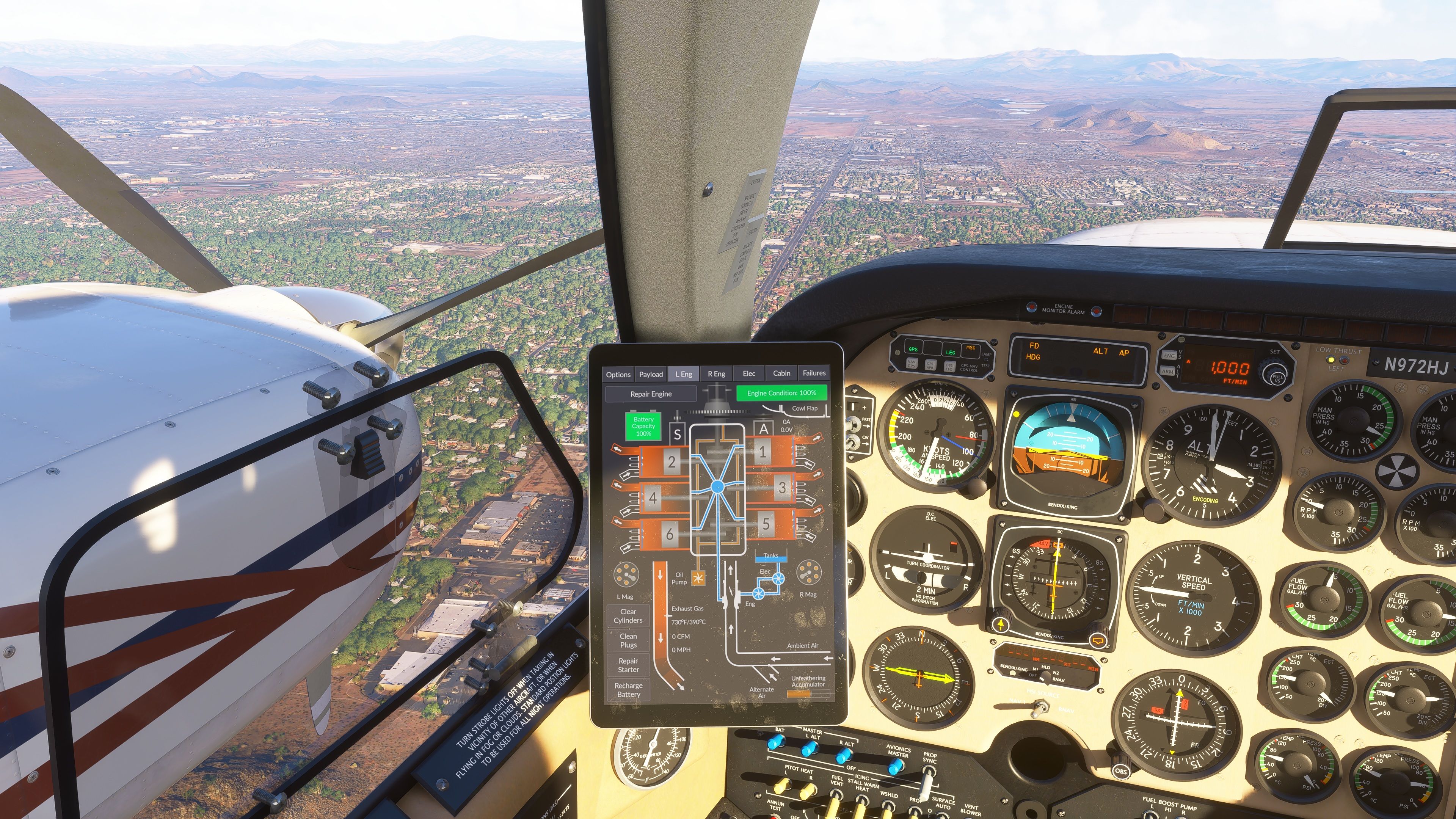
Task: Hit the Recharge Battery button
Action: tap(629, 690)
